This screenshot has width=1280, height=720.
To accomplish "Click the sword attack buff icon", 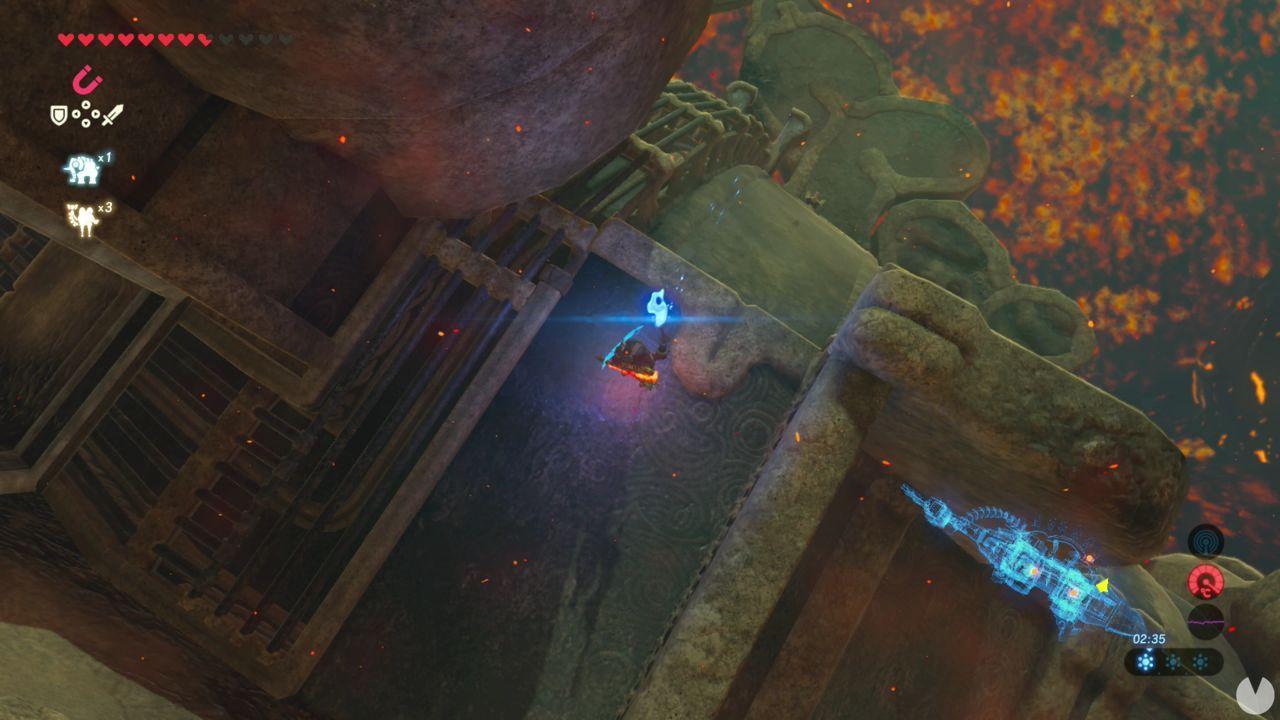I will click(x=111, y=117).
